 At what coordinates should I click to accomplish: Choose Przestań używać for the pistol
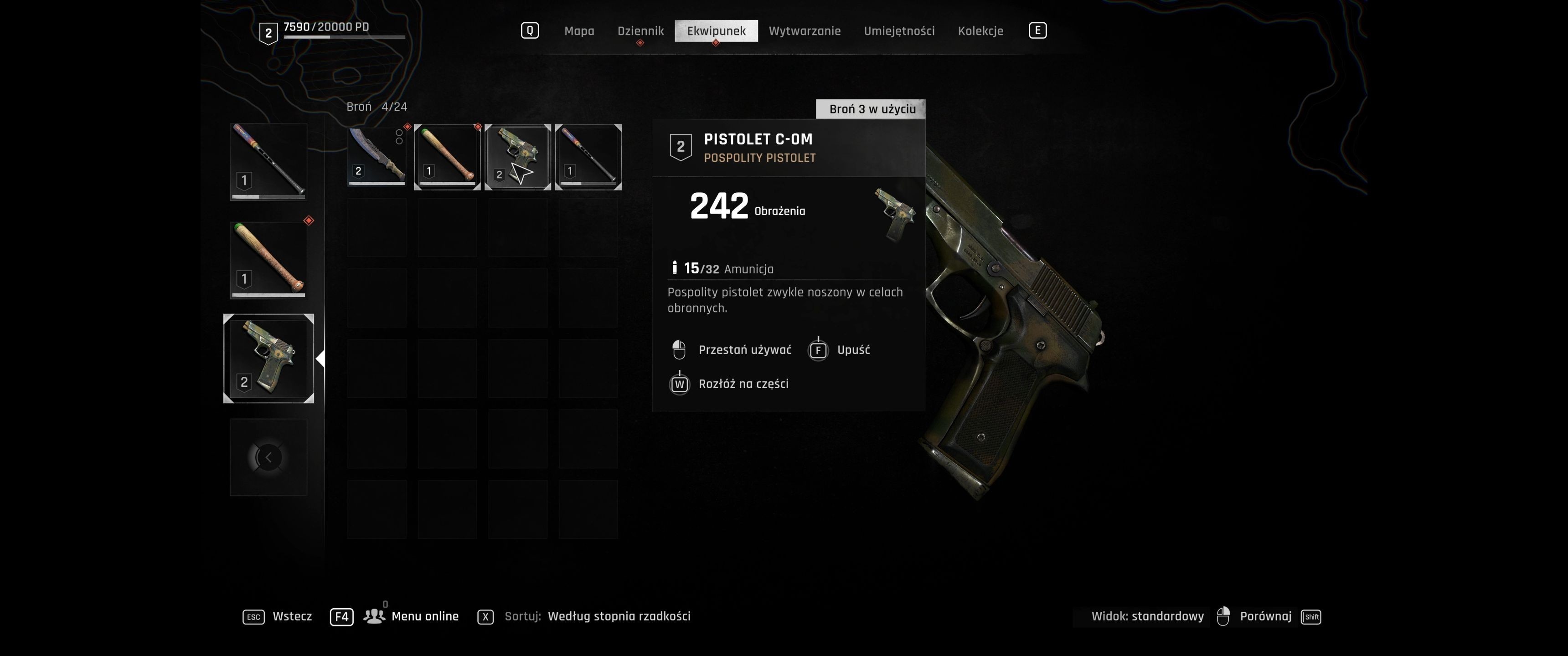(x=744, y=350)
